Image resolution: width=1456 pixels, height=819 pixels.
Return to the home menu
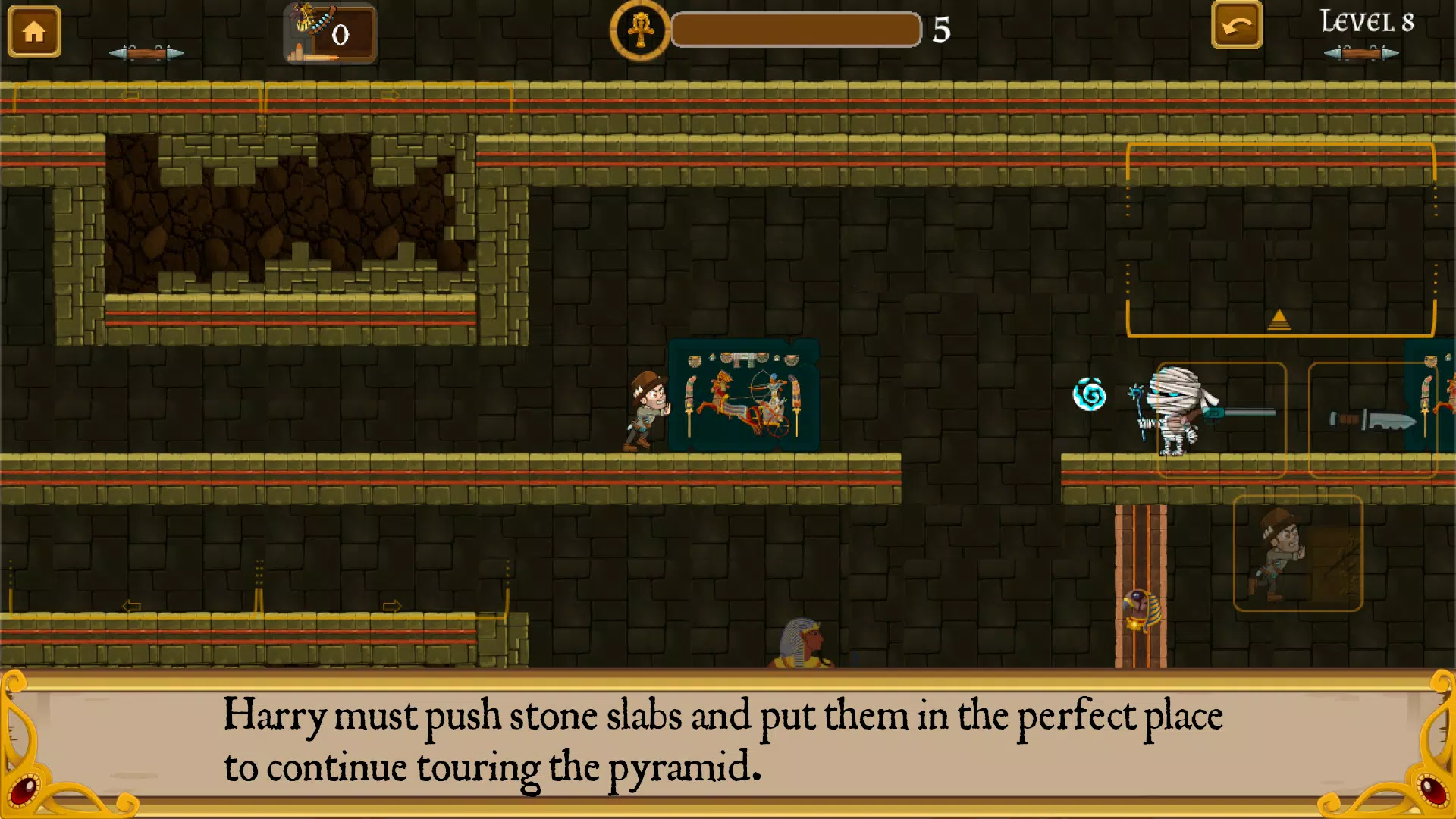click(34, 32)
